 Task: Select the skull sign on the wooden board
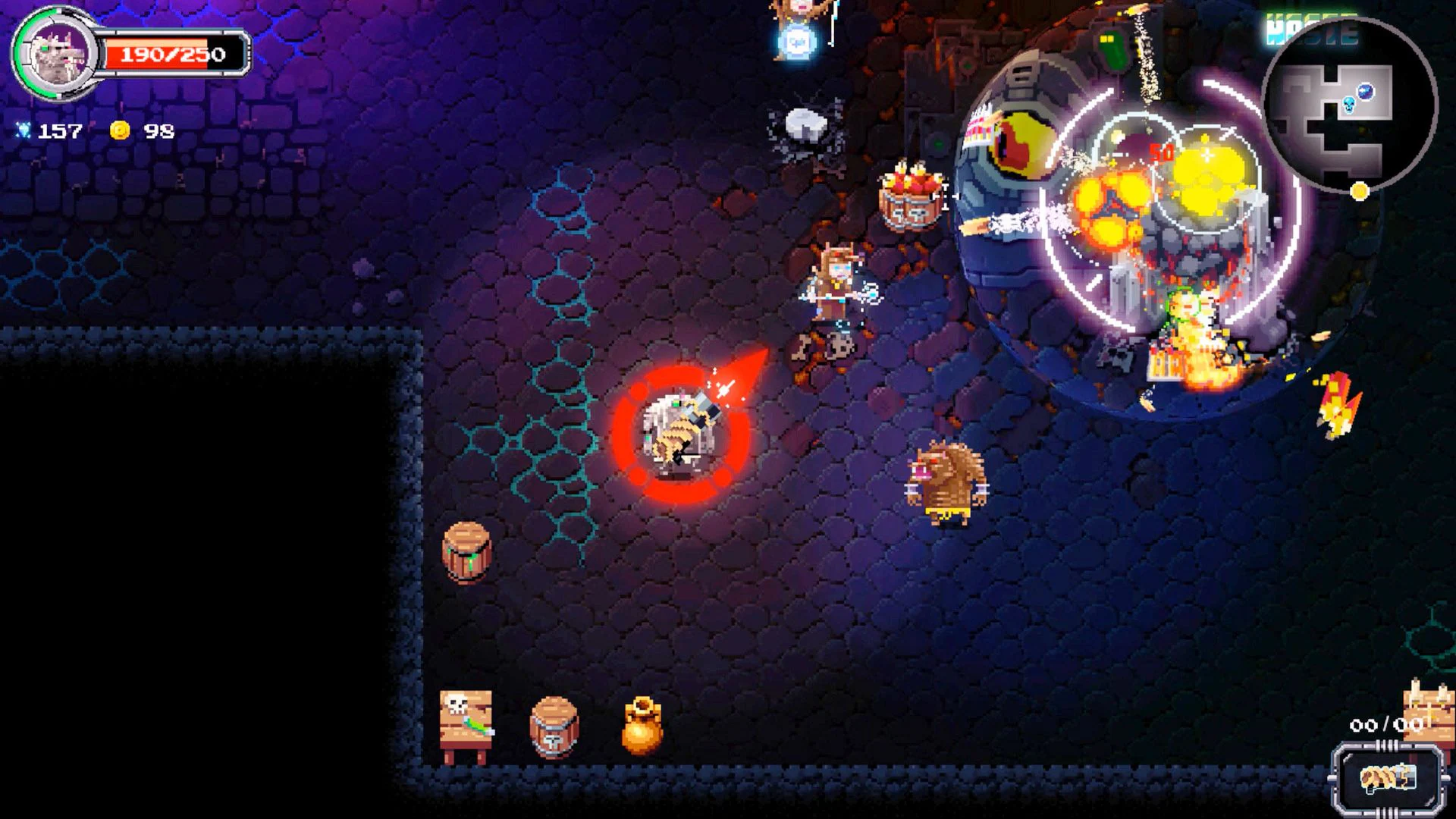(x=465, y=716)
